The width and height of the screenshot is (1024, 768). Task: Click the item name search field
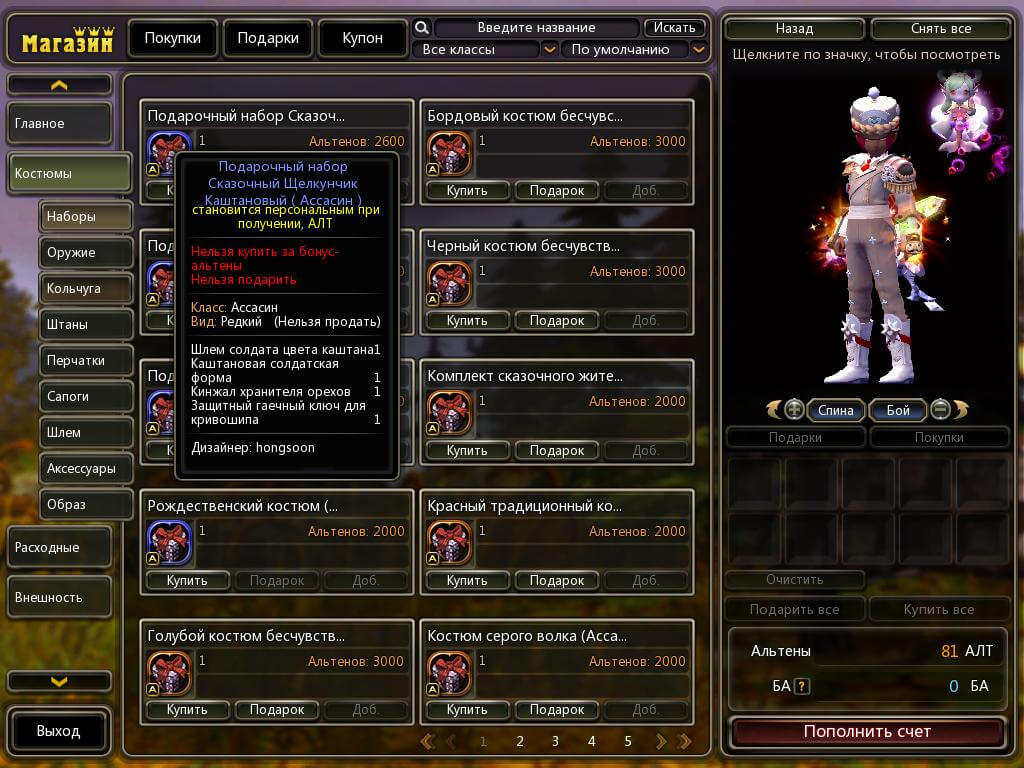click(x=536, y=28)
